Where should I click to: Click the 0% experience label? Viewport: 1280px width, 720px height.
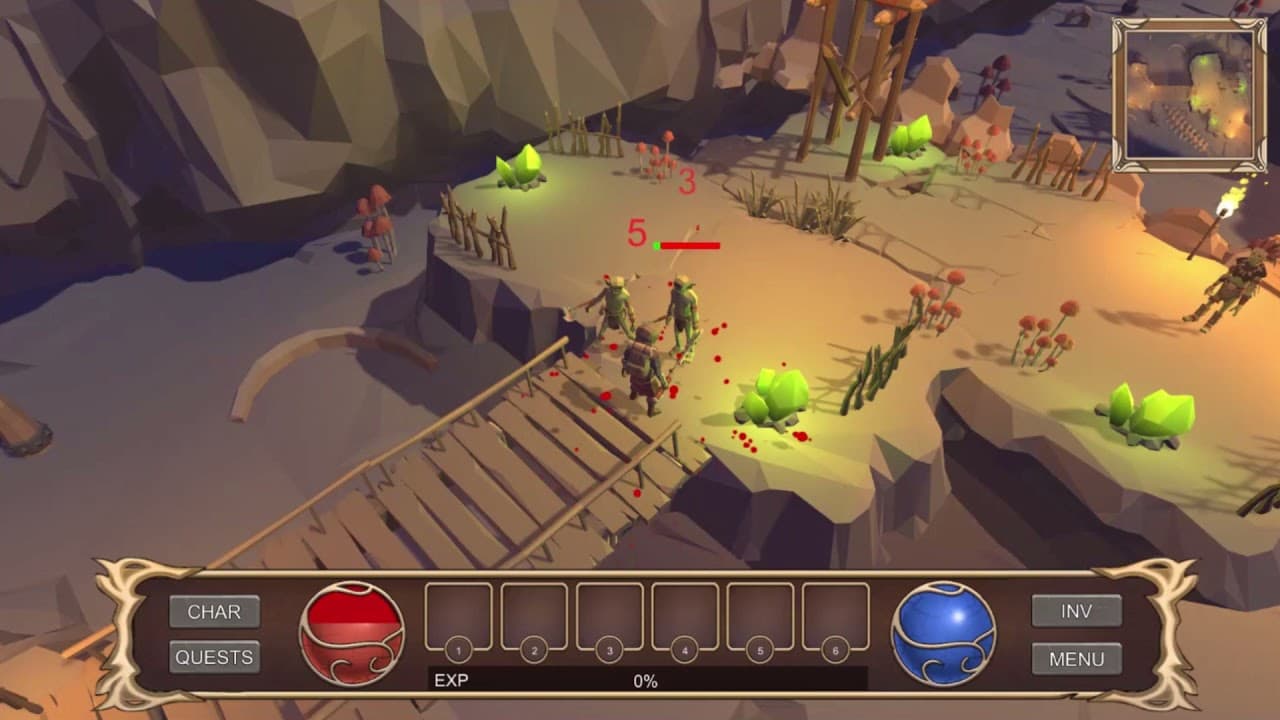[647, 677]
